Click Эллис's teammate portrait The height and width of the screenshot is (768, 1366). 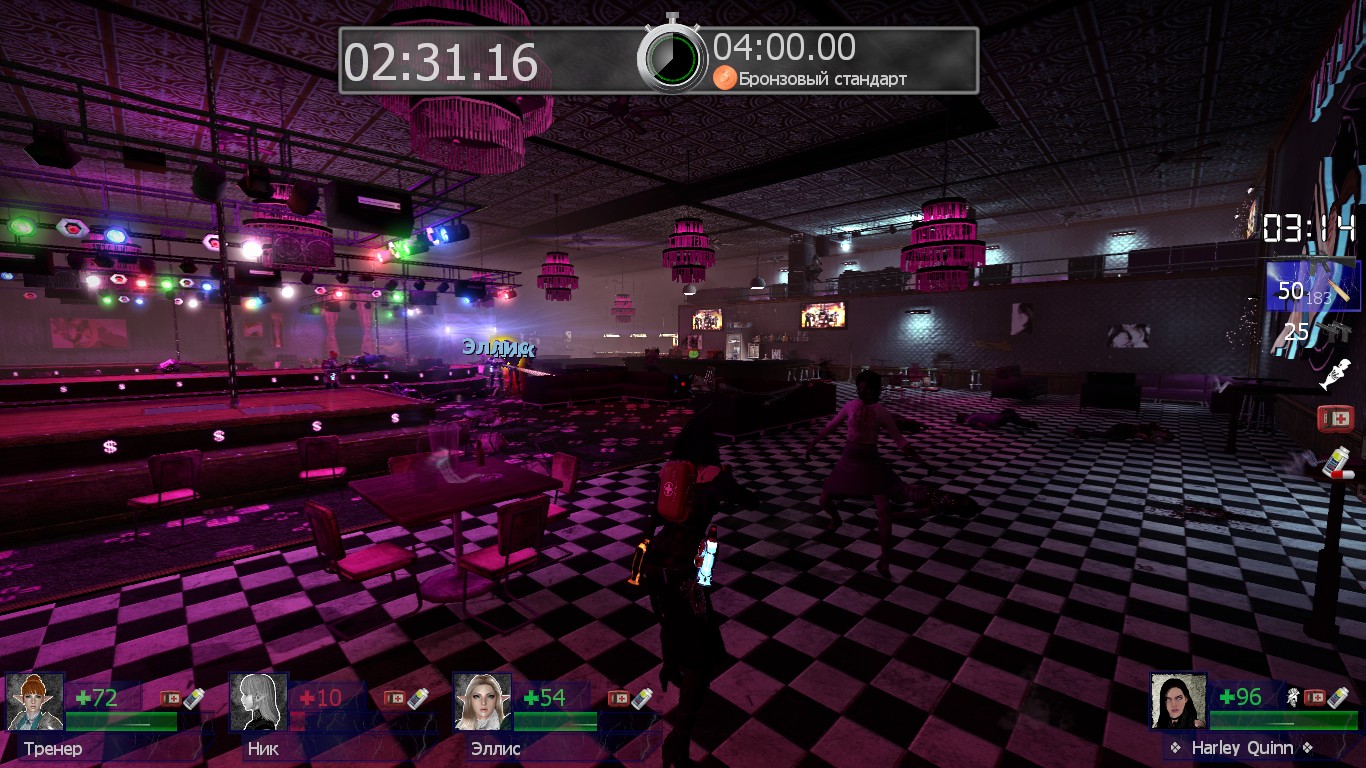click(x=483, y=701)
